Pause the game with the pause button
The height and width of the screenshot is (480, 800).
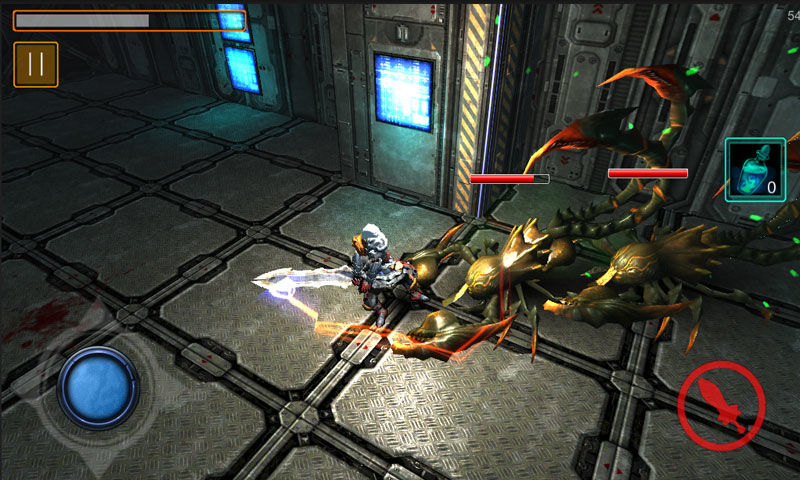click(36, 64)
